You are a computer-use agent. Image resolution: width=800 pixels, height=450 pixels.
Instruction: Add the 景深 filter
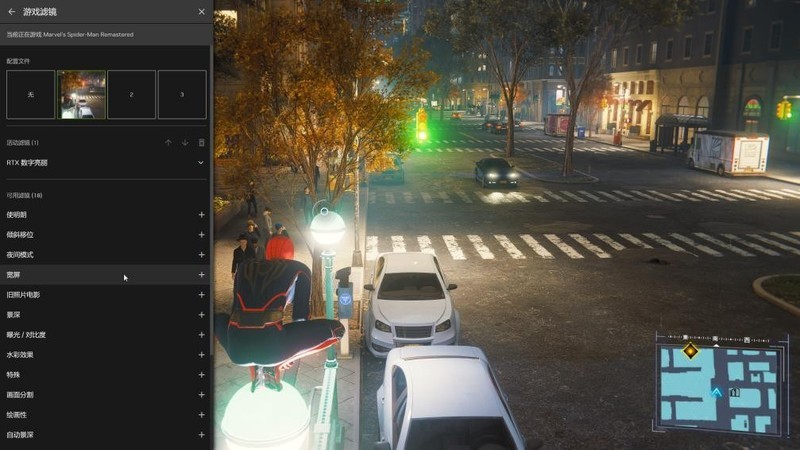tap(201, 315)
